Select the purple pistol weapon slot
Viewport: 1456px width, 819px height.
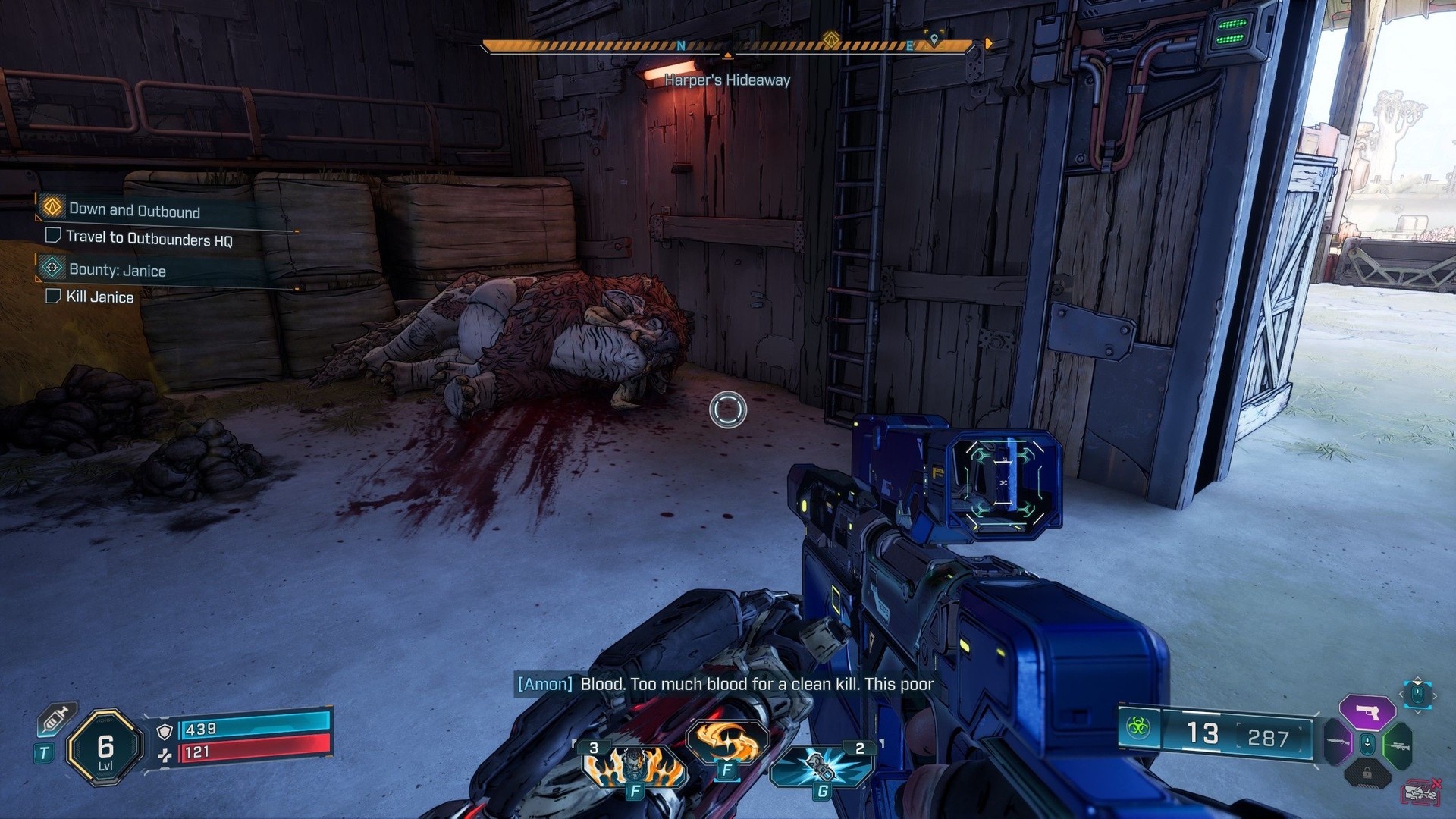coord(1367,712)
